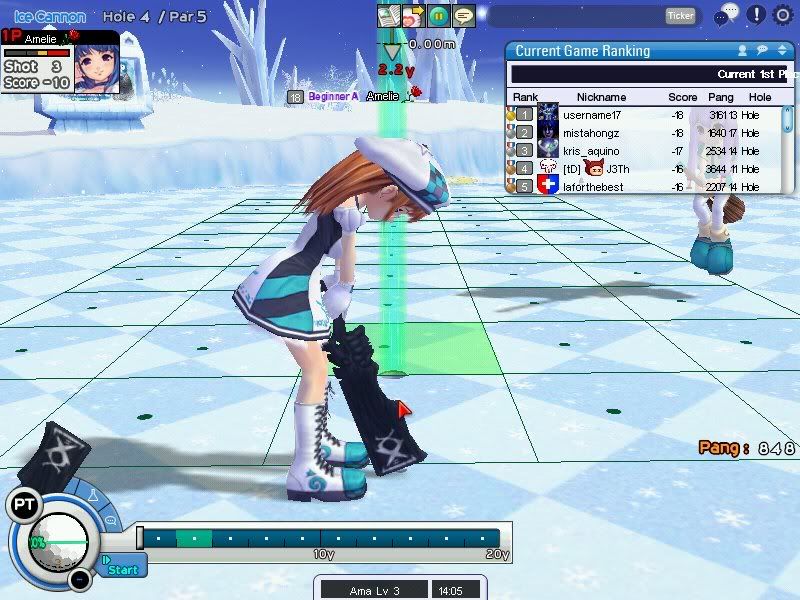Click the ranking list scrollbar
800x600 pixels.
(788, 120)
